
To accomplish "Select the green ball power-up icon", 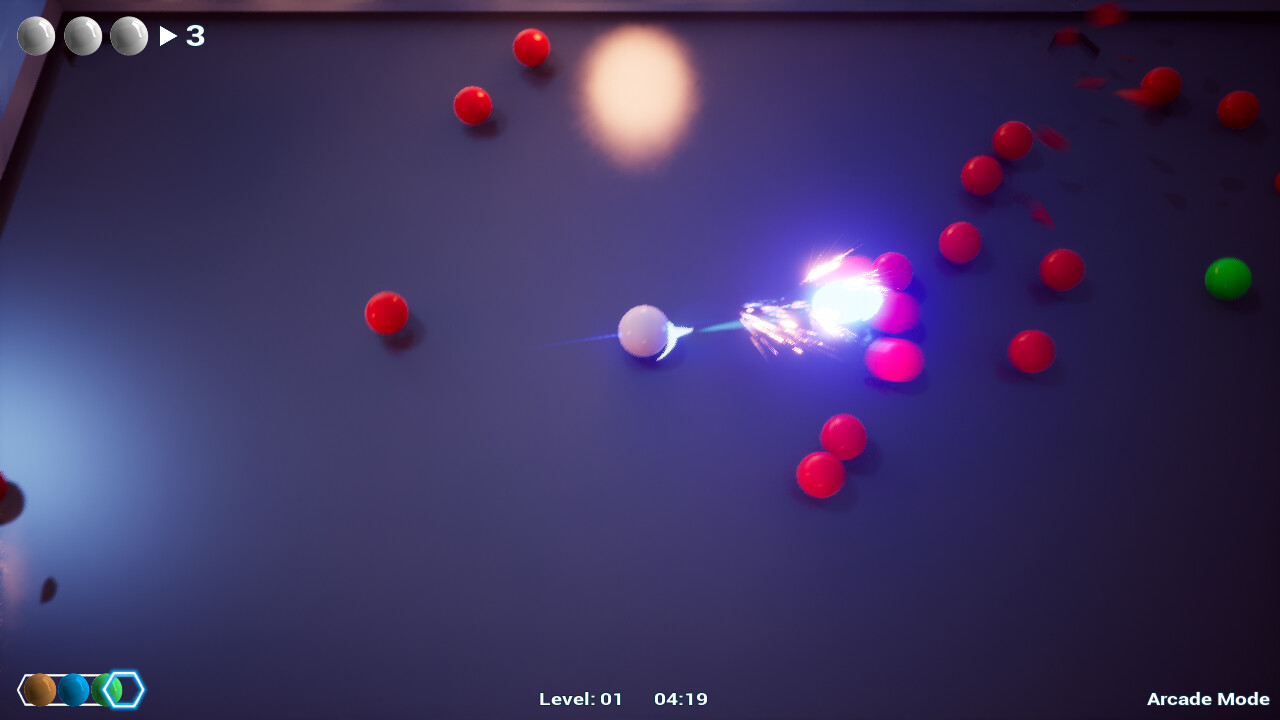I will pos(104,689).
